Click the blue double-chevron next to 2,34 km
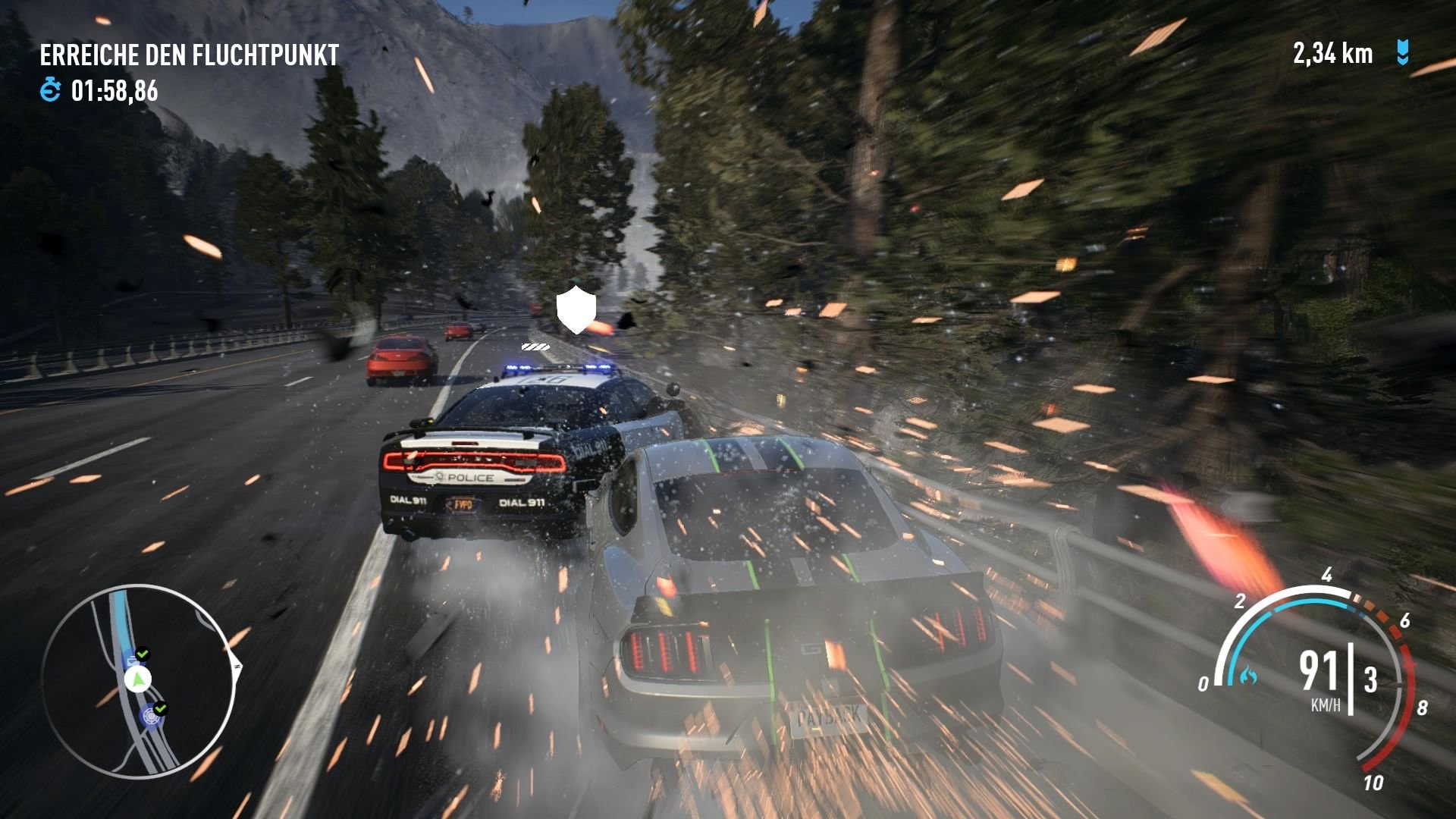The height and width of the screenshot is (819, 1456). click(1401, 53)
